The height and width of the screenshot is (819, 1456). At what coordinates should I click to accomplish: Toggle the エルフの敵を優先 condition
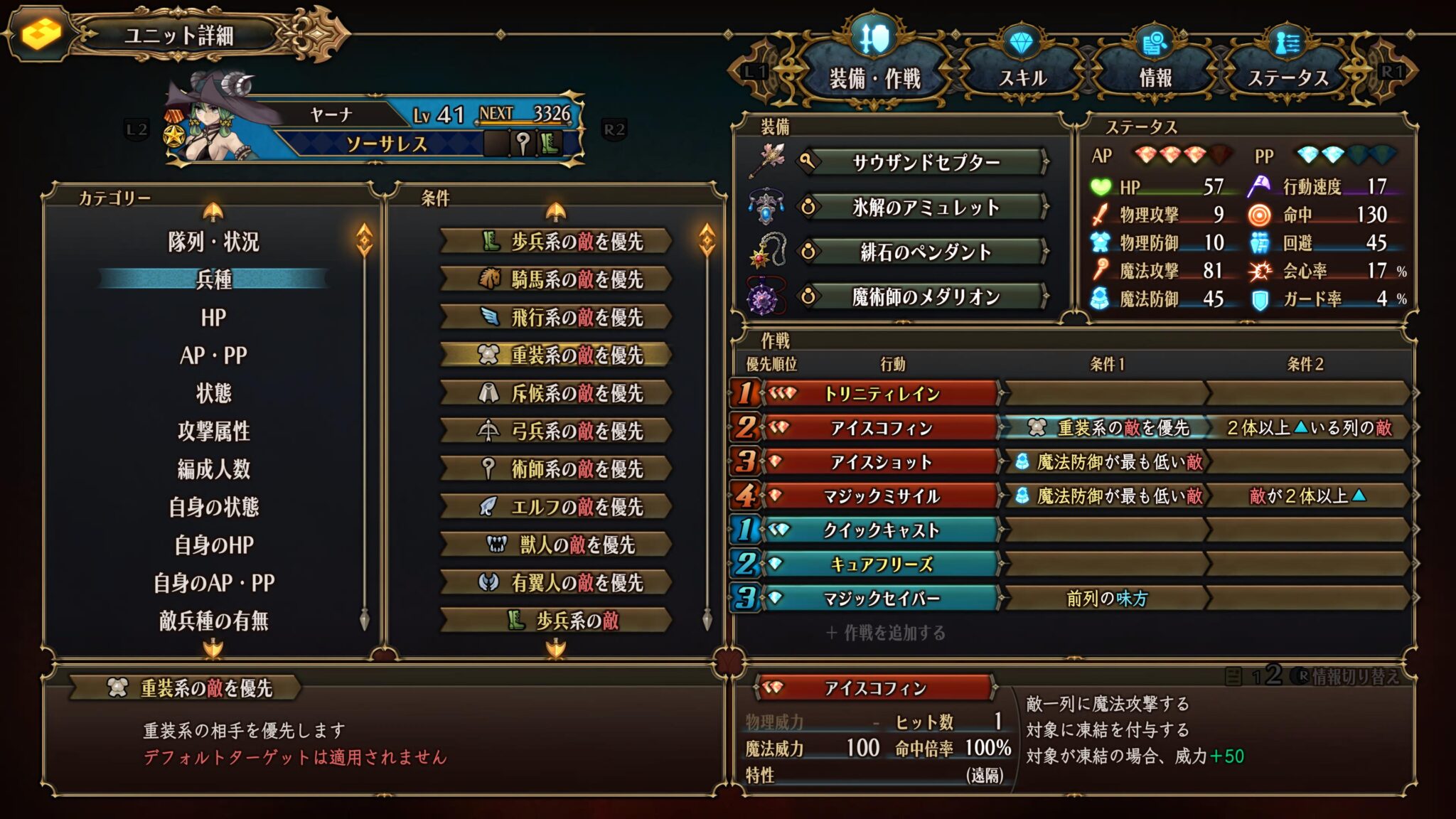[x=555, y=506]
